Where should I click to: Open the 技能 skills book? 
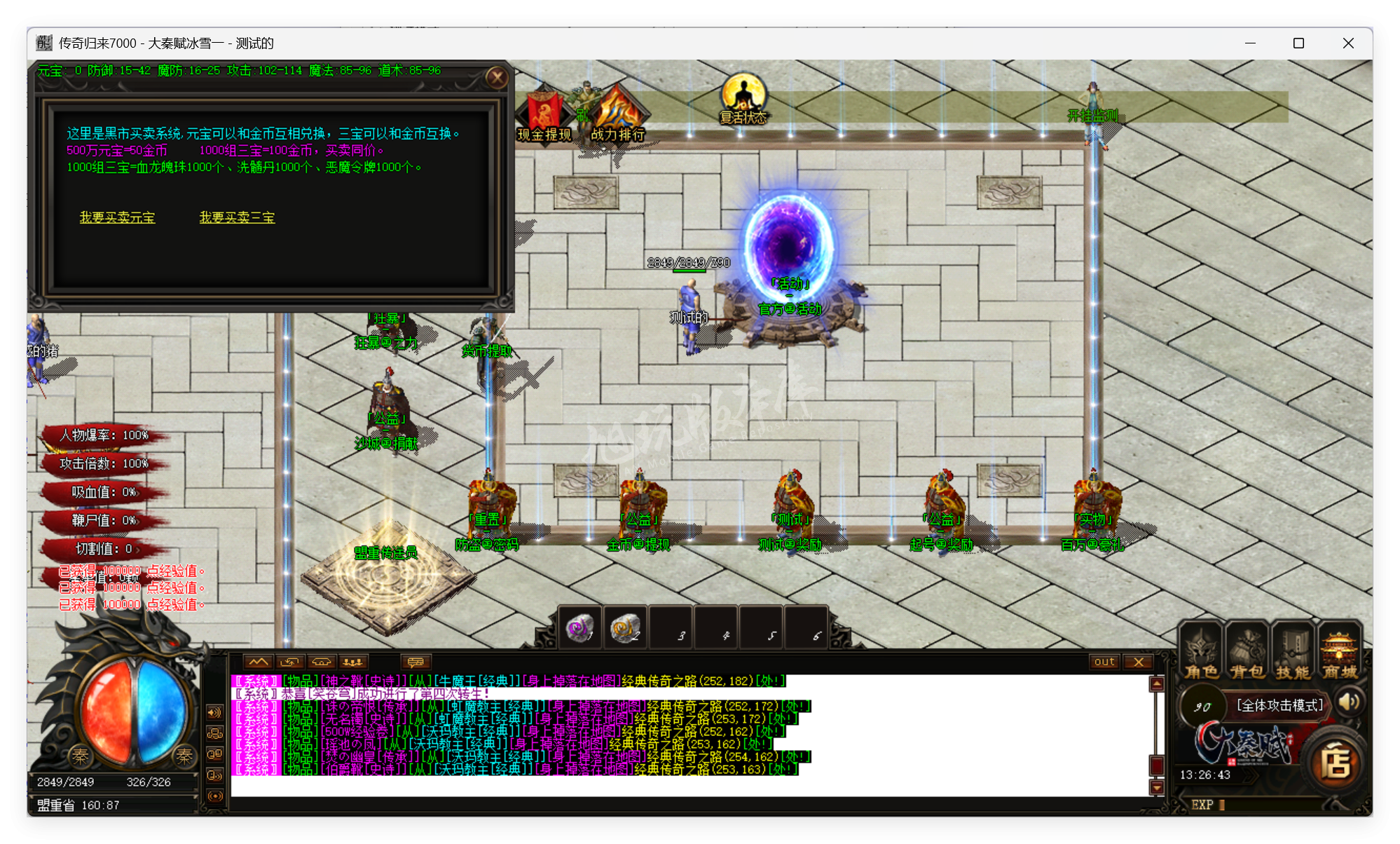1293,652
